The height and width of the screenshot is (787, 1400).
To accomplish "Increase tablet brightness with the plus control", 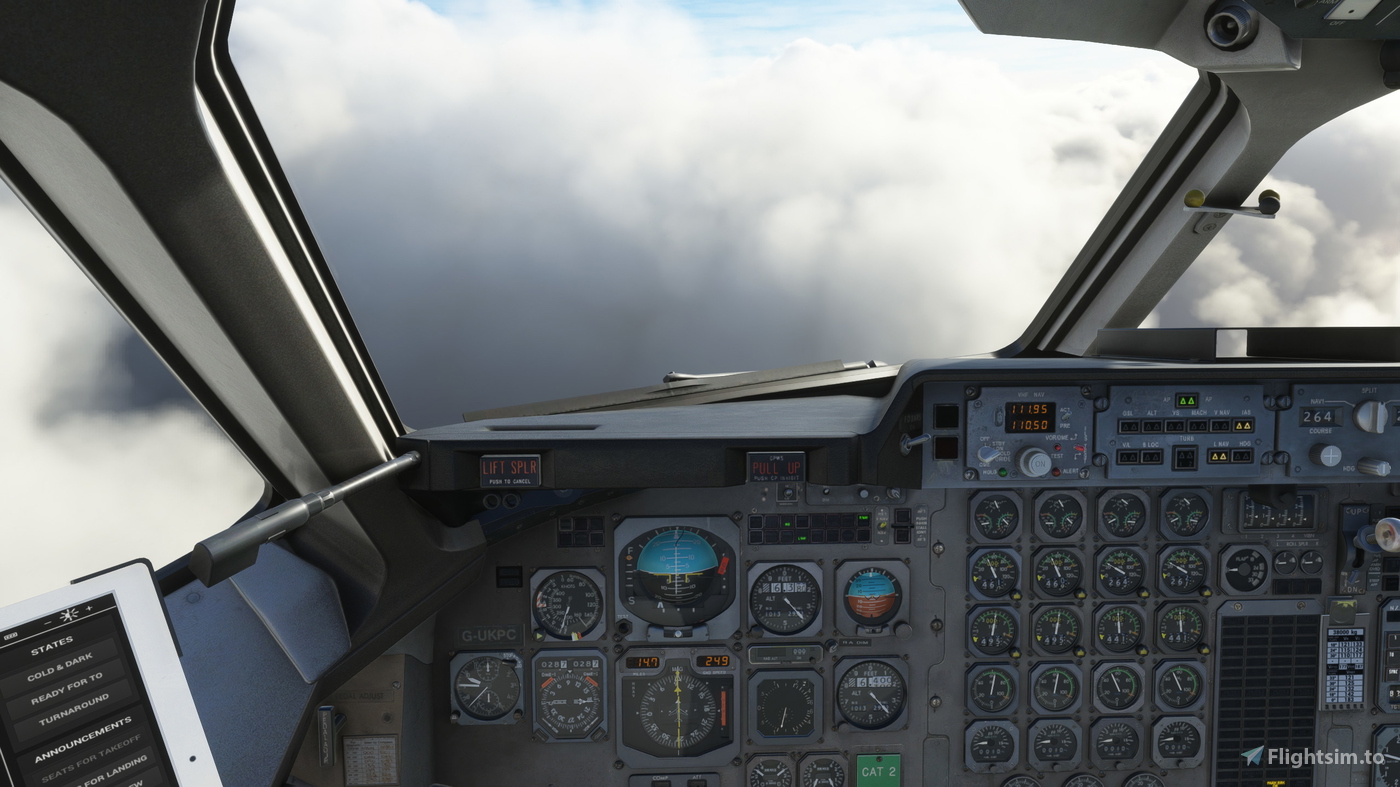I will (x=88, y=608).
